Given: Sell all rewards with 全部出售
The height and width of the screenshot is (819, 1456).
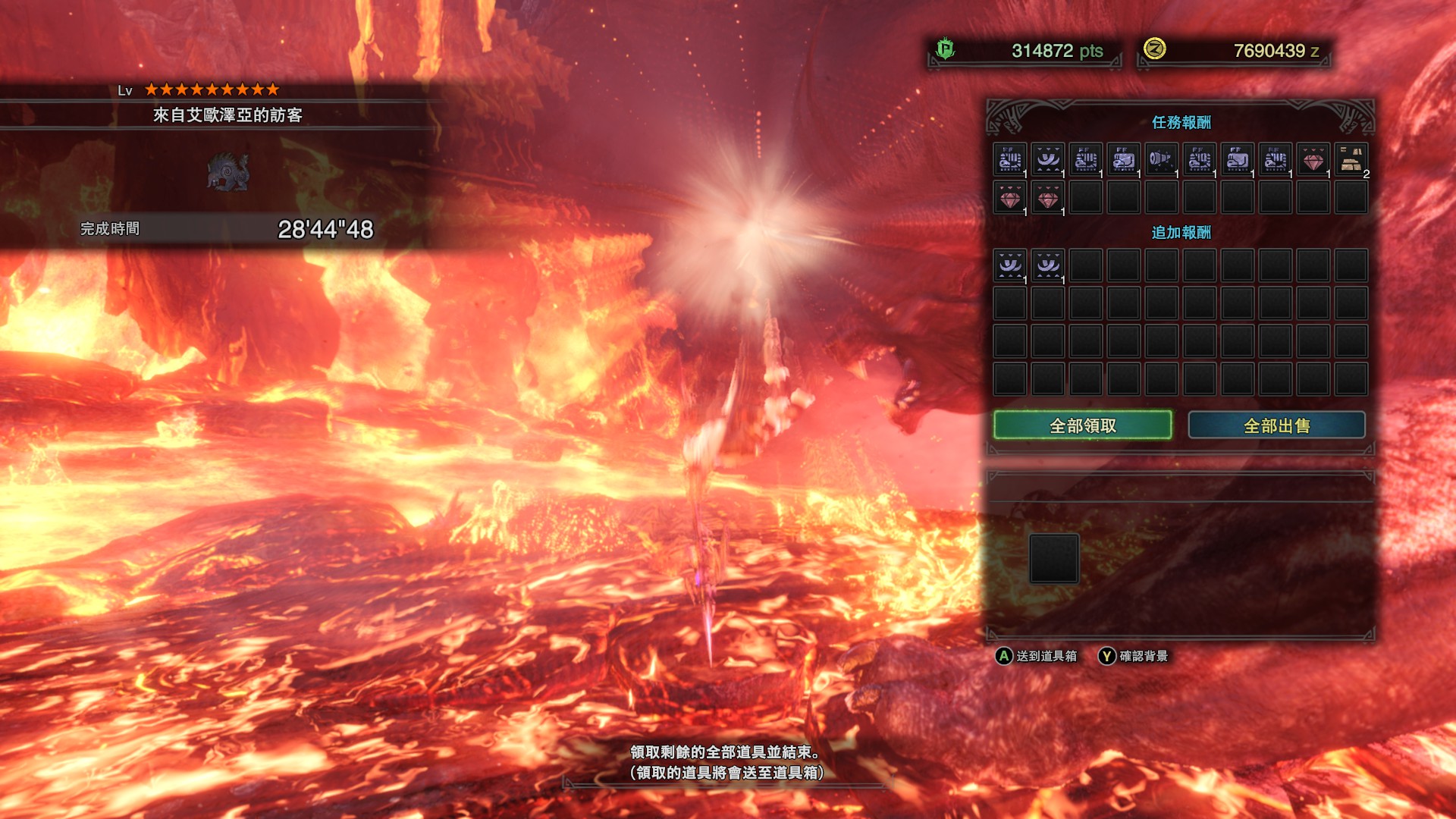Looking at the screenshot, I should [1276, 425].
